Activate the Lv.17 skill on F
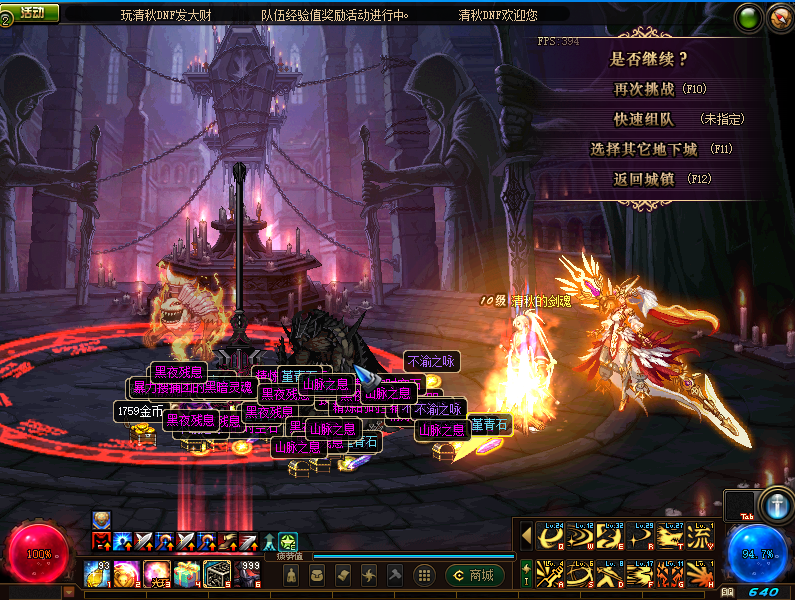This screenshot has height=600, width=795. point(640,574)
